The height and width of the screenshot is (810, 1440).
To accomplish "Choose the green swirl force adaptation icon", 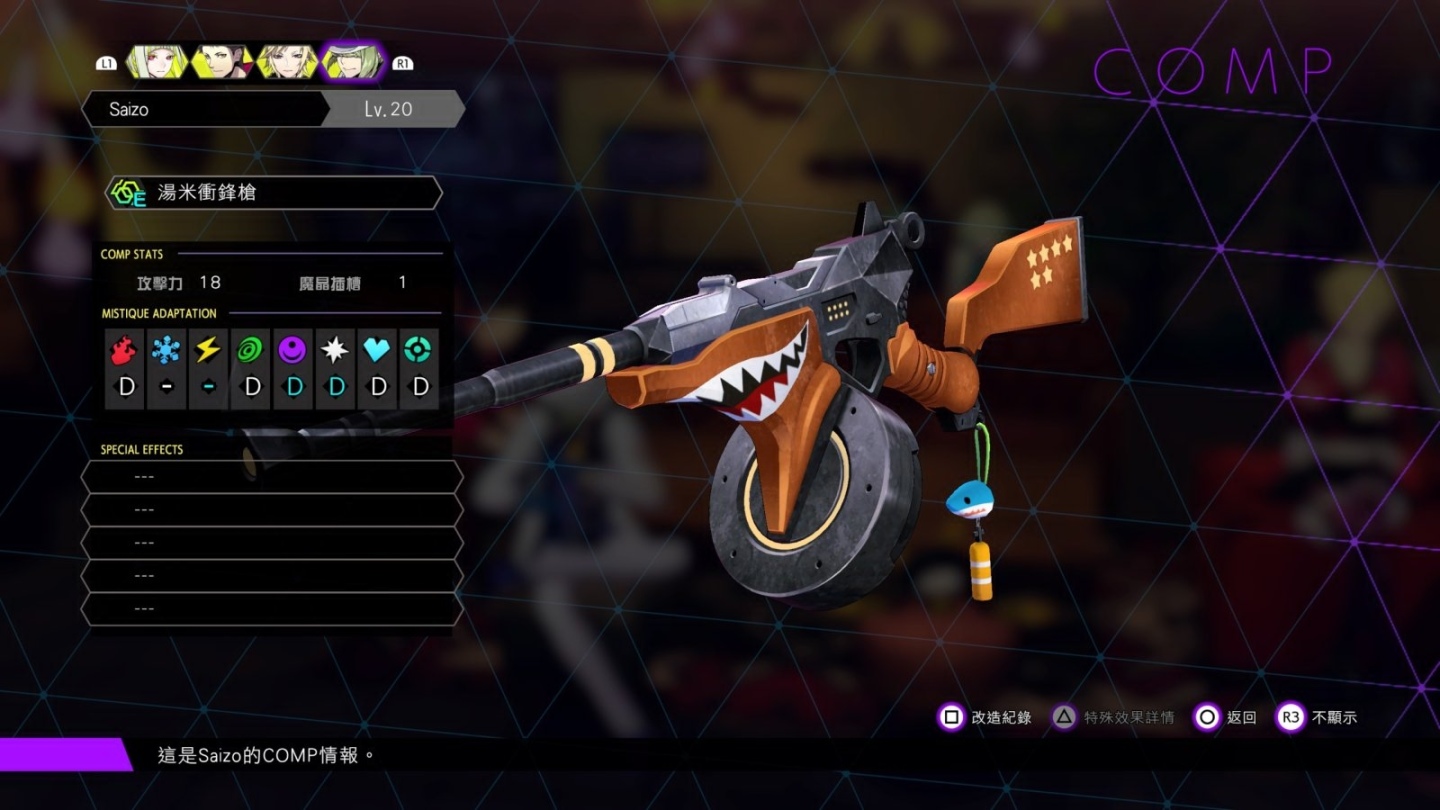I will [250, 350].
